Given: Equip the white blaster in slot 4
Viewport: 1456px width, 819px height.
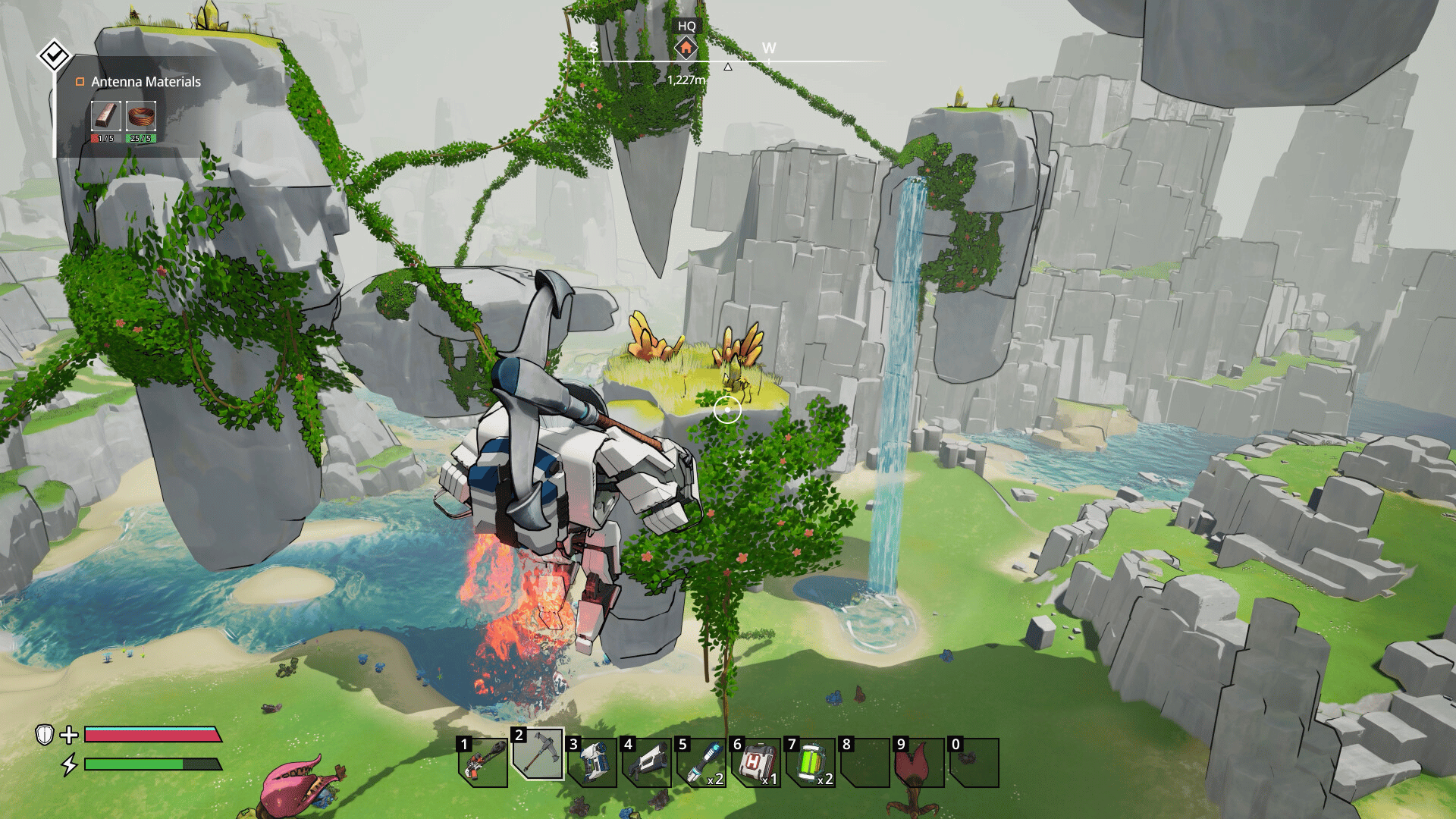Looking at the screenshot, I should [x=647, y=761].
